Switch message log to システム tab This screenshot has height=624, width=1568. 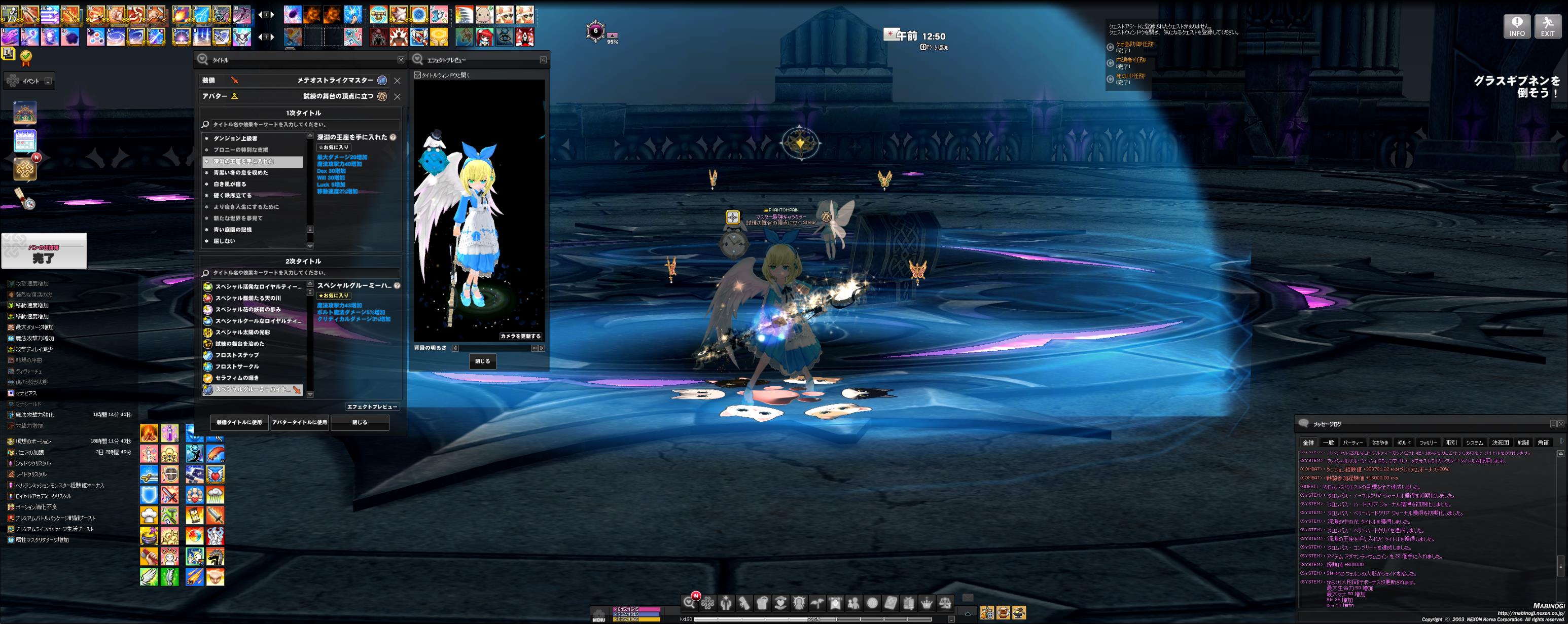pos(1474,443)
